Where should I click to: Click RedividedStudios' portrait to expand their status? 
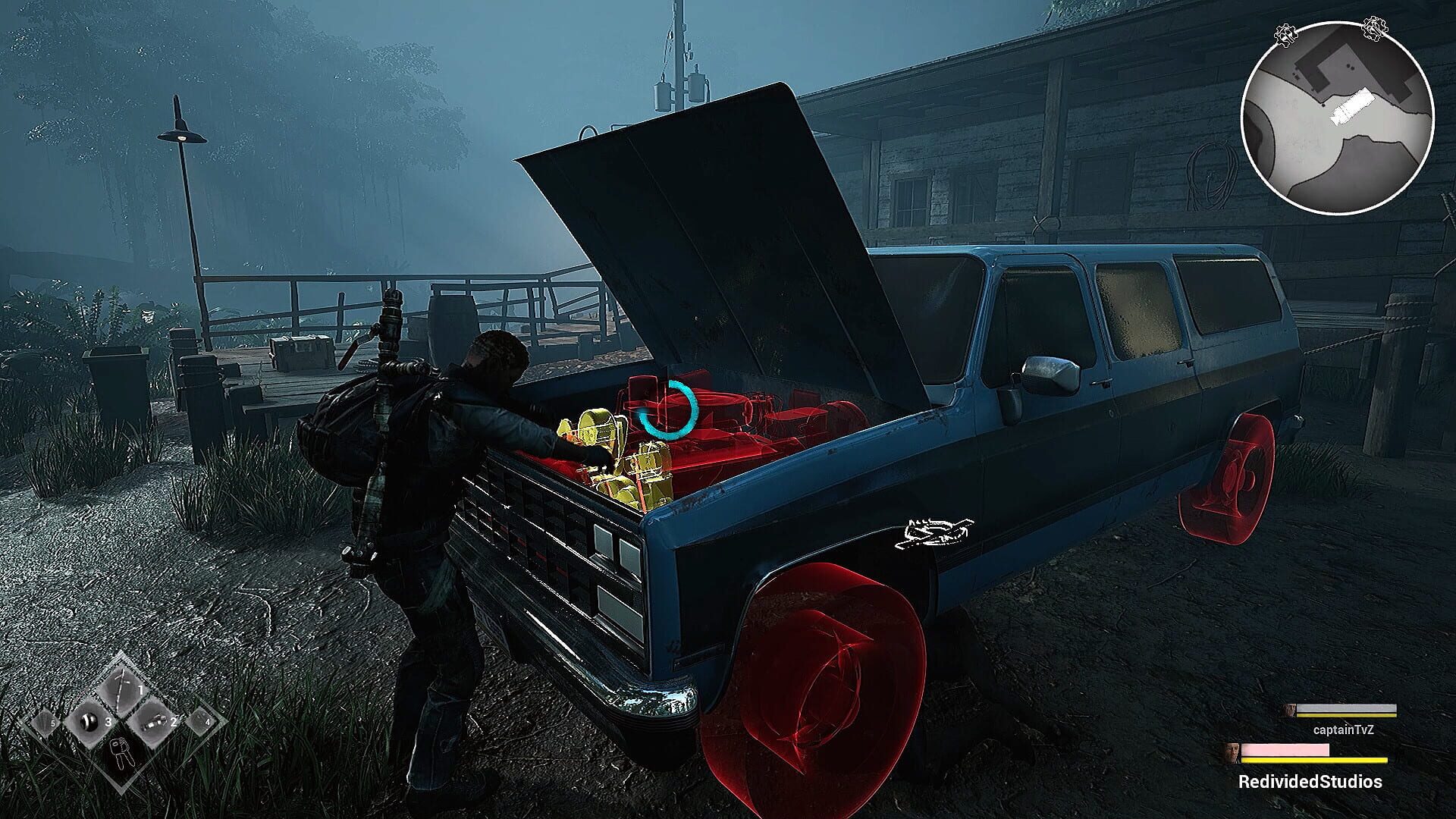(x=1232, y=753)
